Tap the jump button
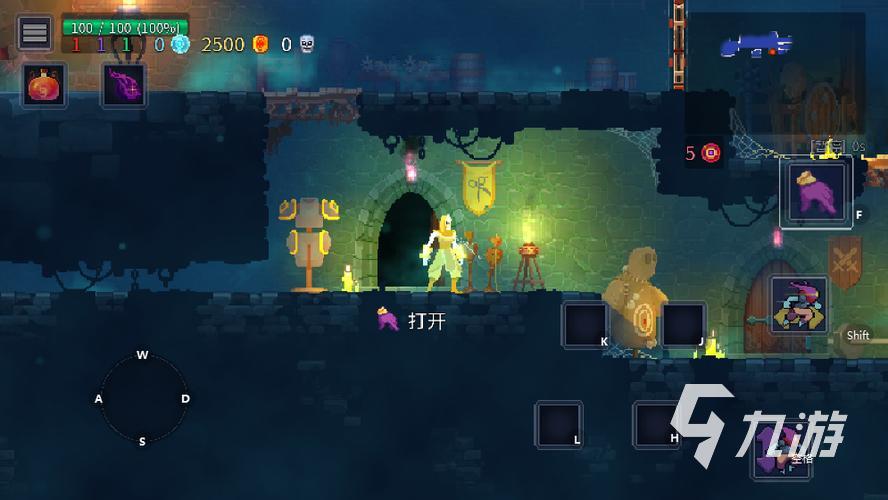 click(782, 450)
